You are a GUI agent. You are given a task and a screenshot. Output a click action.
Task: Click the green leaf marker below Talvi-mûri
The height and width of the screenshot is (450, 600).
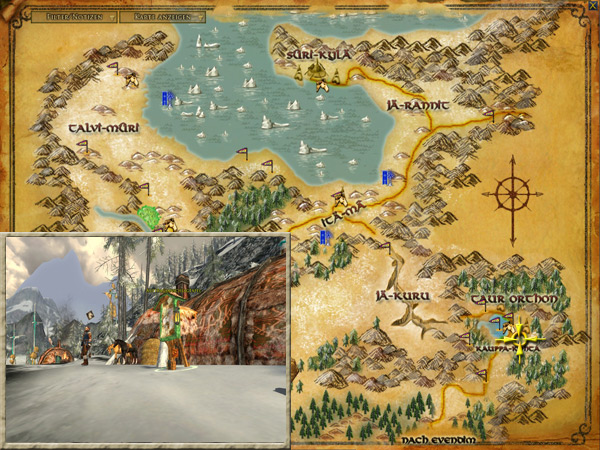point(150,215)
